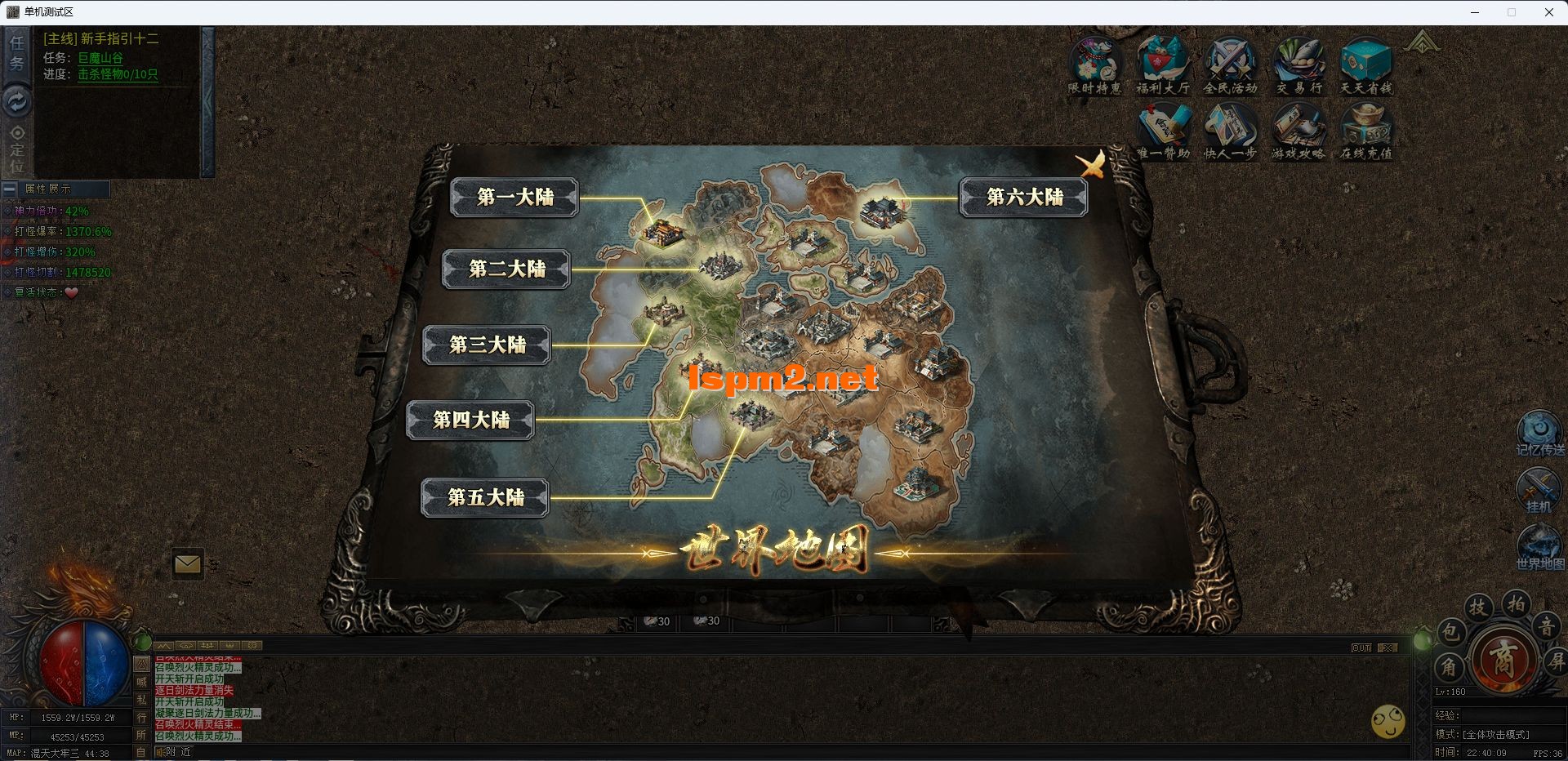Viewport: 1568px width, 761px height.
Task: Select 第一大陆 on the world map
Action: tap(514, 197)
